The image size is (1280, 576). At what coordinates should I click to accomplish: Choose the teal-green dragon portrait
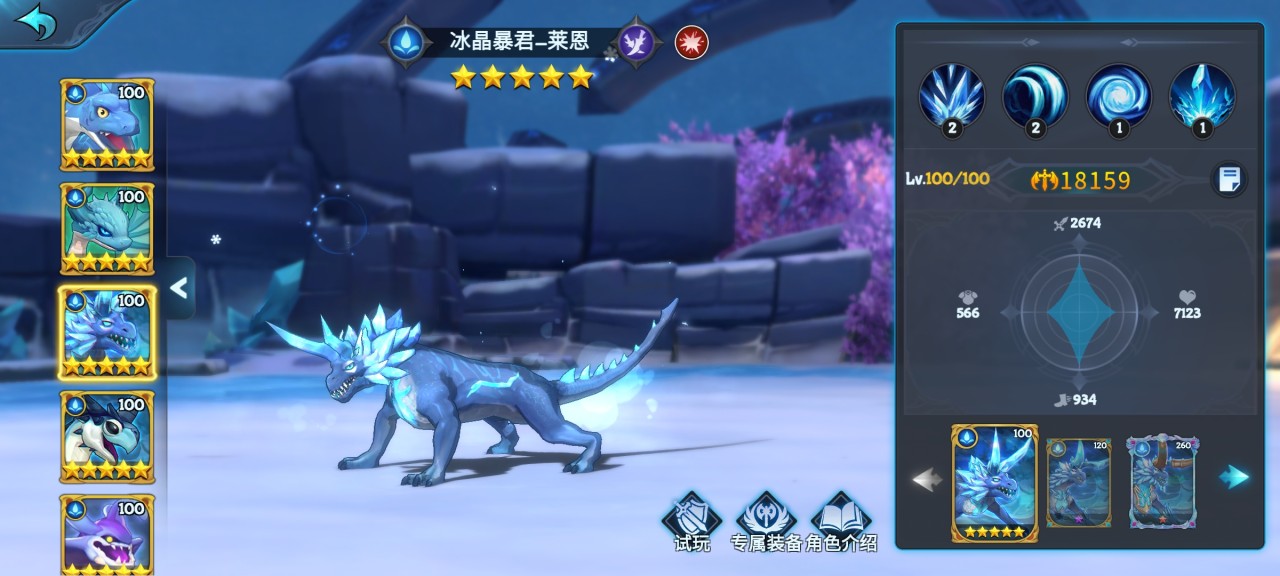click(x=107, y=228)
